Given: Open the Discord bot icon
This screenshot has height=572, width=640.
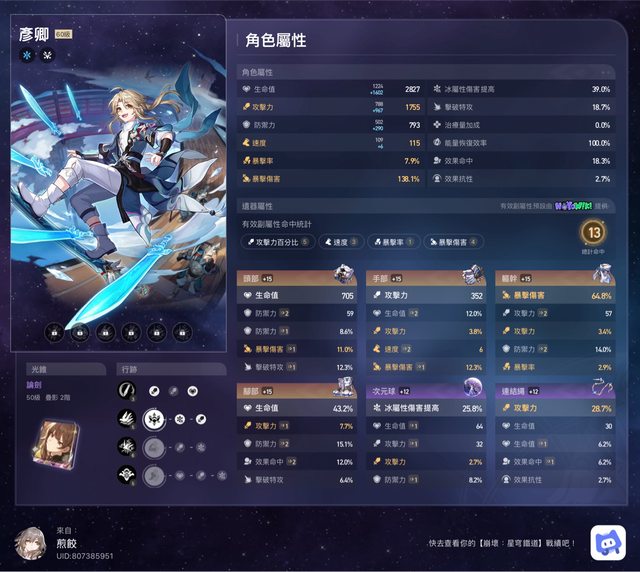Looking at the screenshot, I should point(606,541).
